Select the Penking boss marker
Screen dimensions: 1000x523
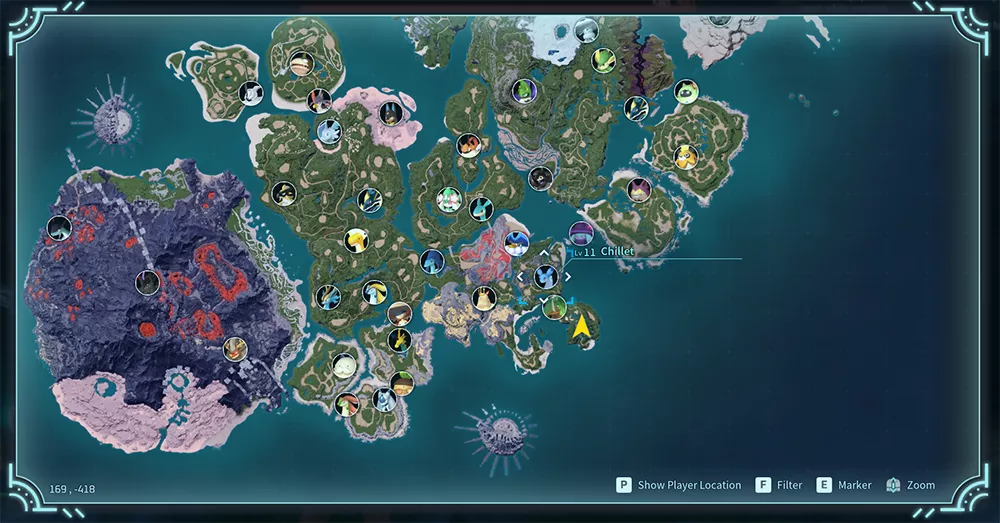pos(516,241)
